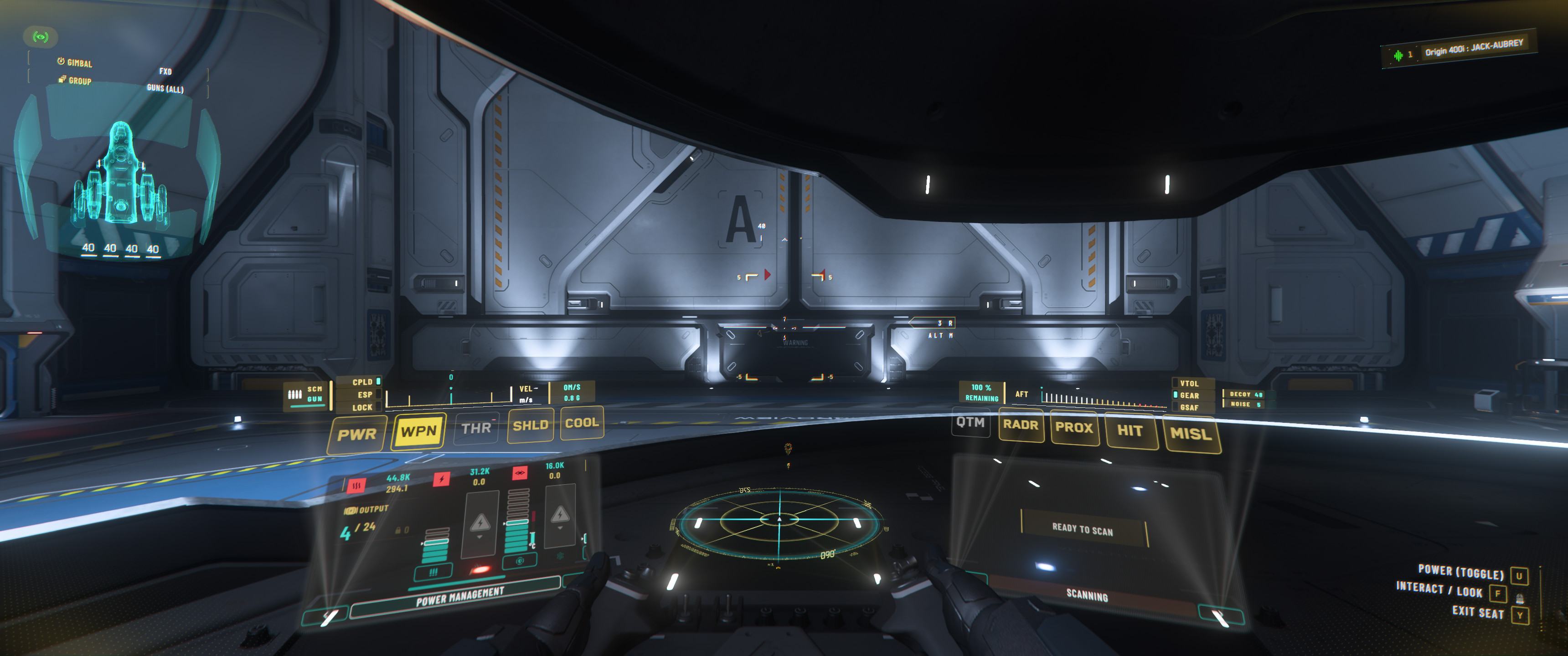
Task: Toggle the red shield emitter power icon
Action: click(519, 473)
